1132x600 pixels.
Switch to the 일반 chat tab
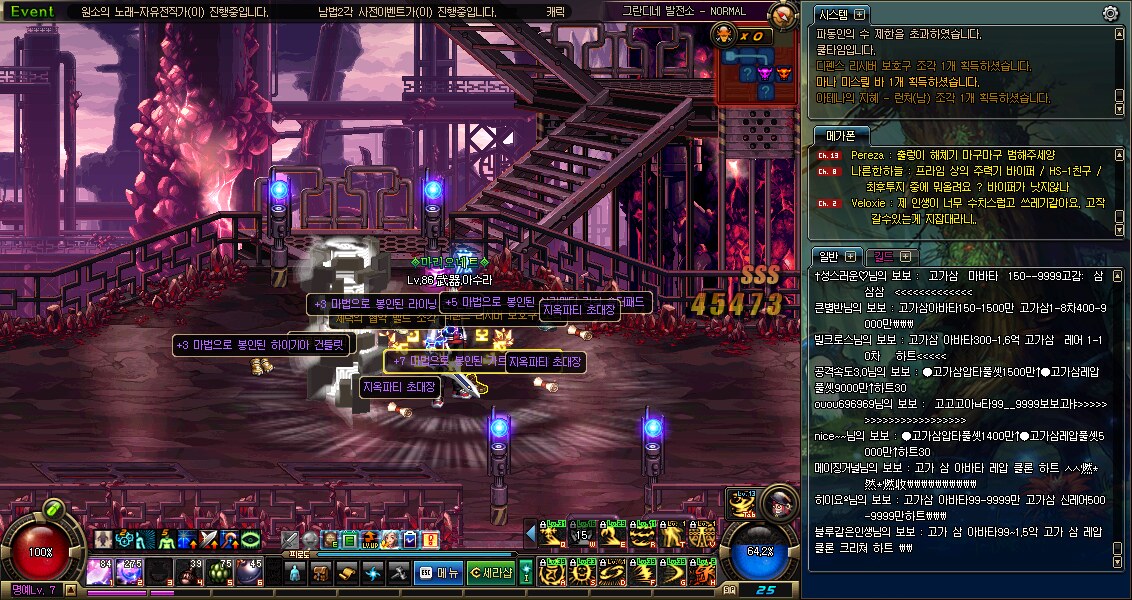coord(829,257)
